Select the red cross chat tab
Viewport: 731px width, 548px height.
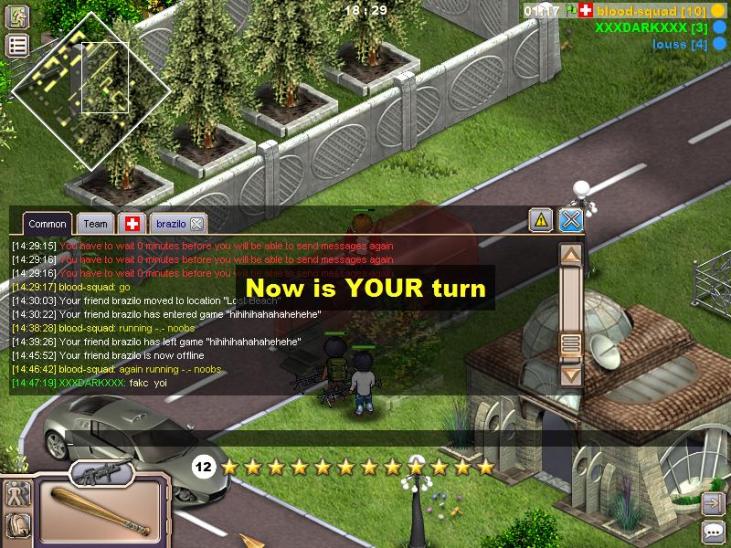[x=131, y=224]
